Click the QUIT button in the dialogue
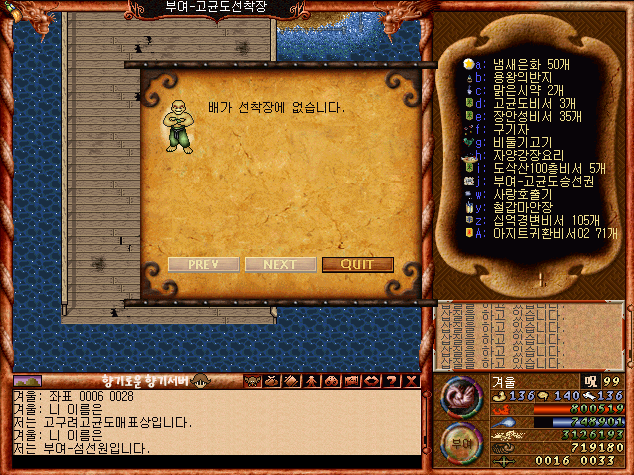Viewport: 634px width, 475px height. 357,265
